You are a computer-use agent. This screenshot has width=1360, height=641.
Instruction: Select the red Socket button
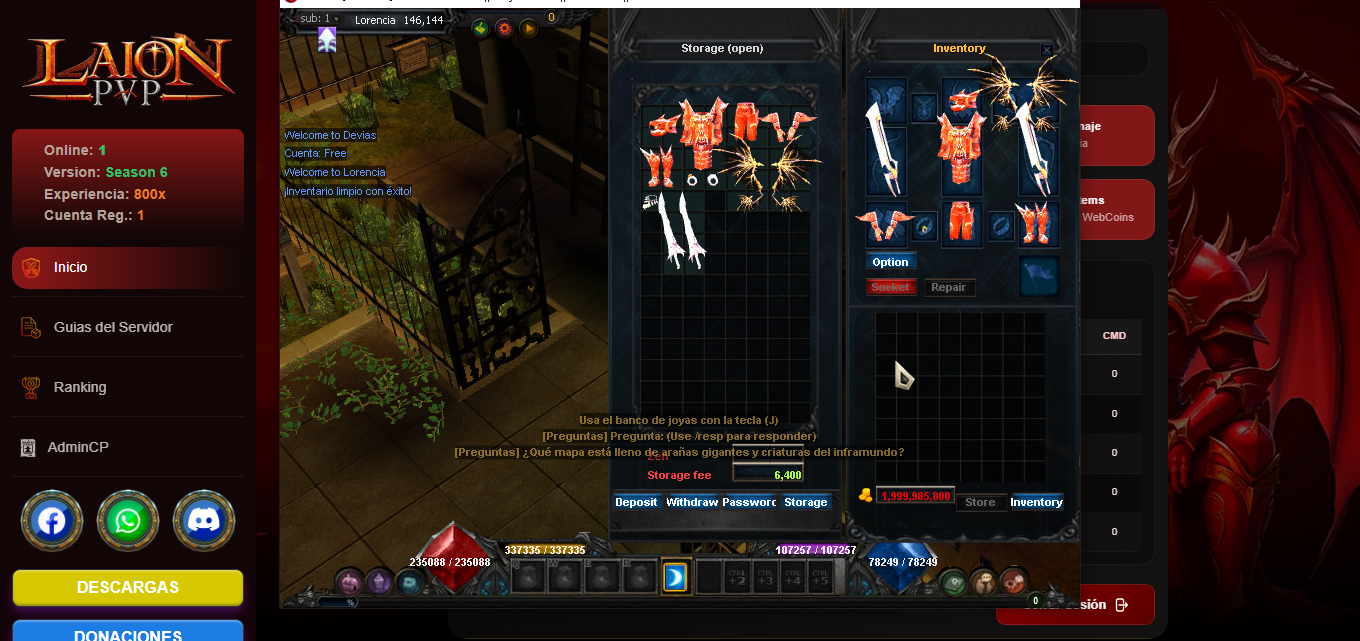890,287
